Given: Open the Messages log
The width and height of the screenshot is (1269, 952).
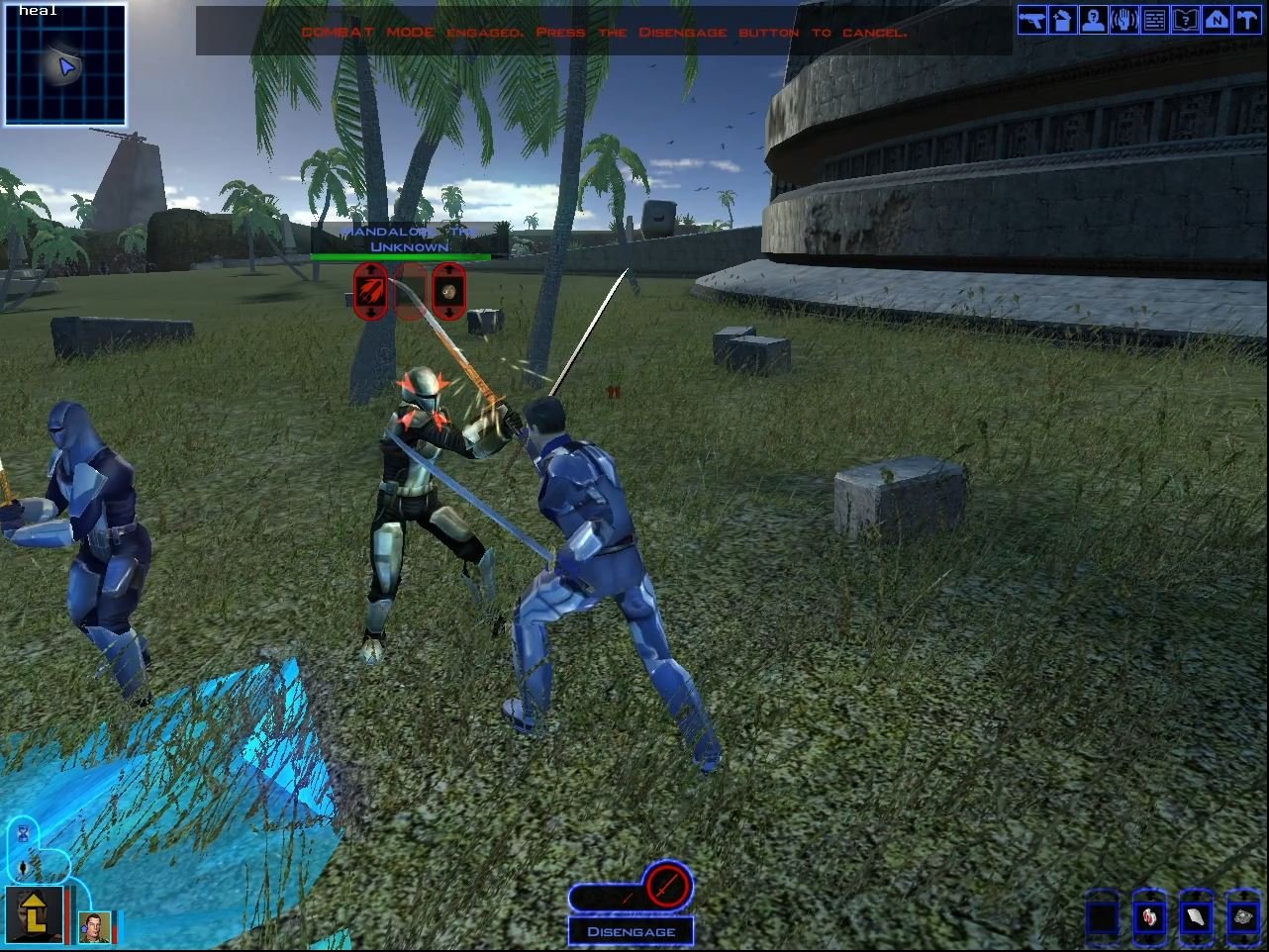Looking at the screenshot, I should click(x=1154, y=20).
